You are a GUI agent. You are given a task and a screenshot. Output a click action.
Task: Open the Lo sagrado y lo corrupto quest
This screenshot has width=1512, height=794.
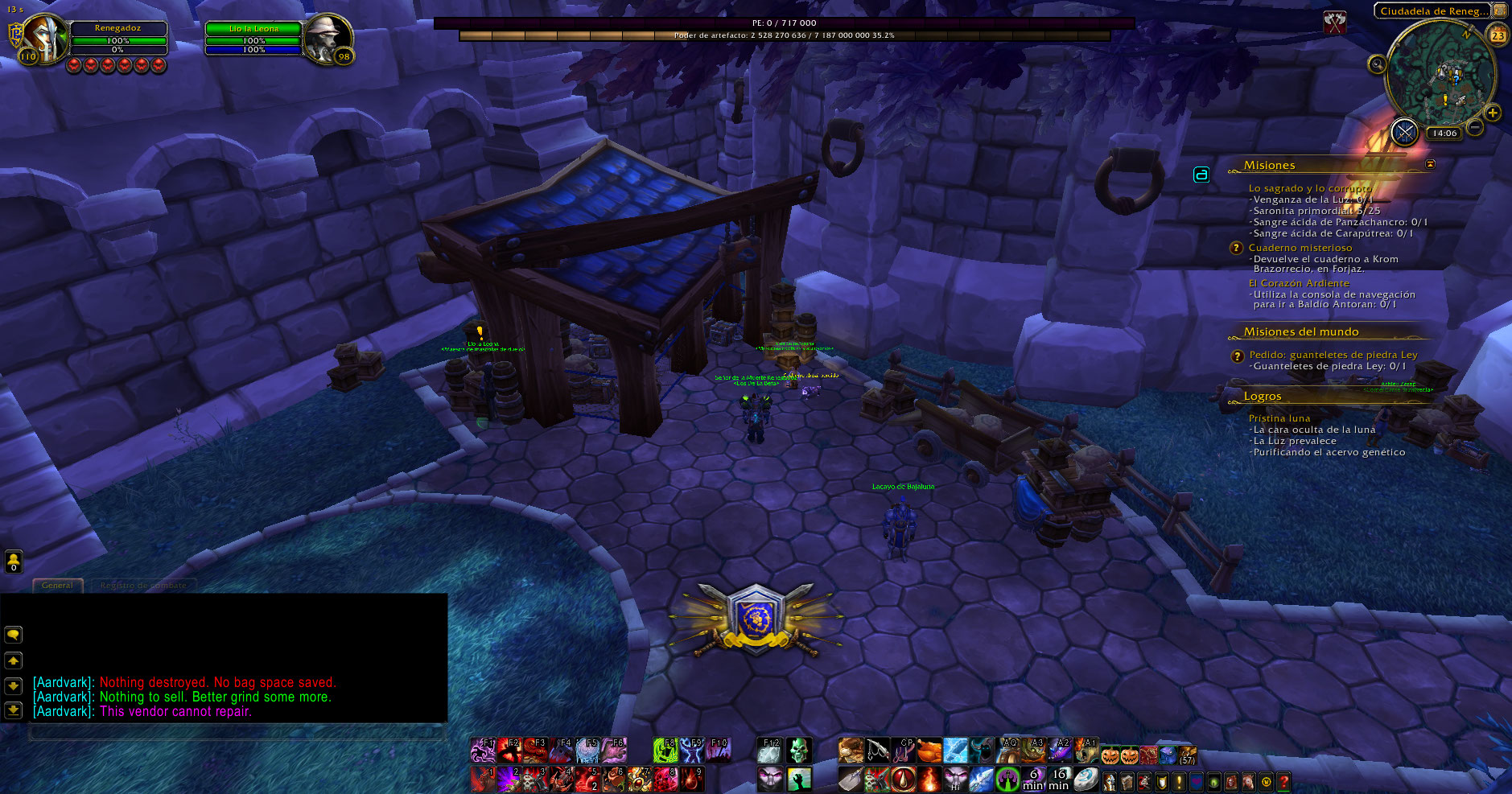1309,188
